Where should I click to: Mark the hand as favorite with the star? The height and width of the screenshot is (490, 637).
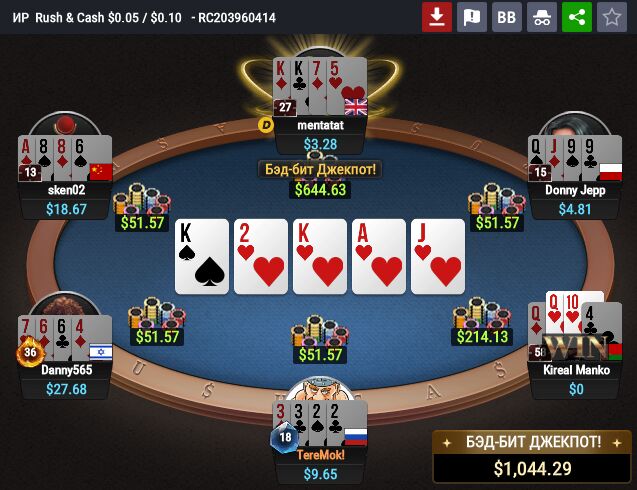pos(610,17)
